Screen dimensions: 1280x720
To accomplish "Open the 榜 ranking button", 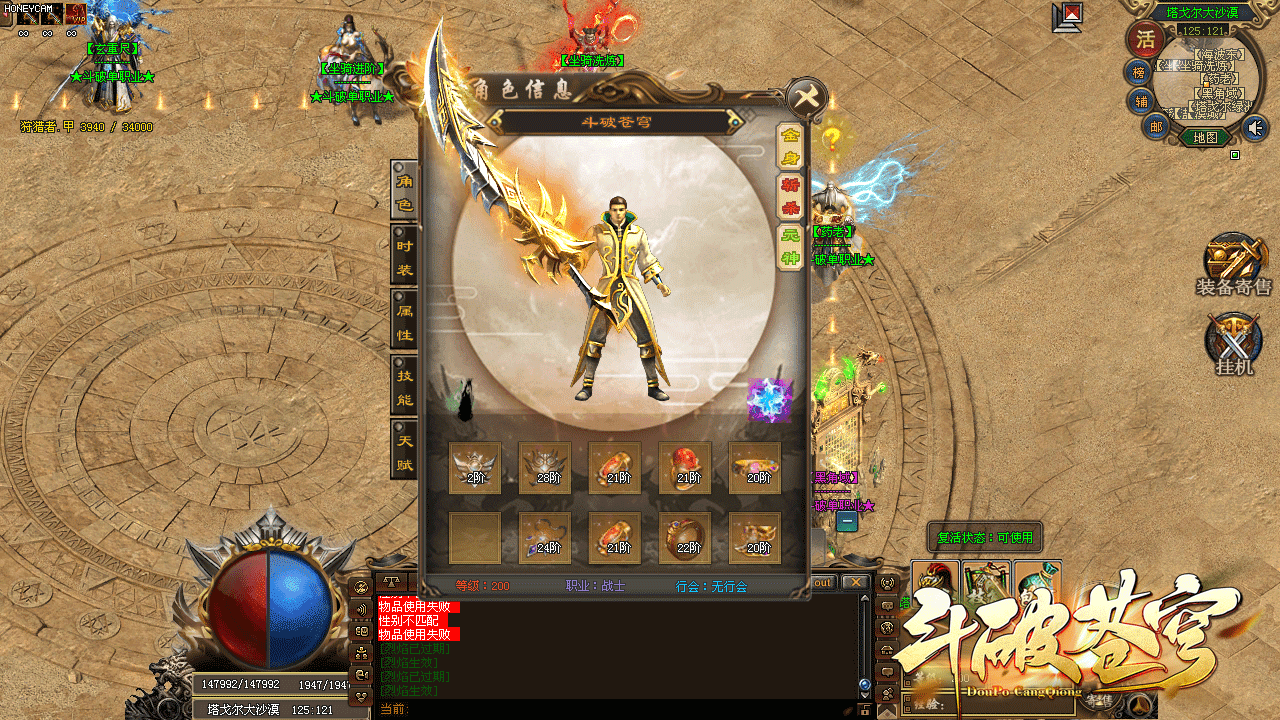I will pos(1138,72).
